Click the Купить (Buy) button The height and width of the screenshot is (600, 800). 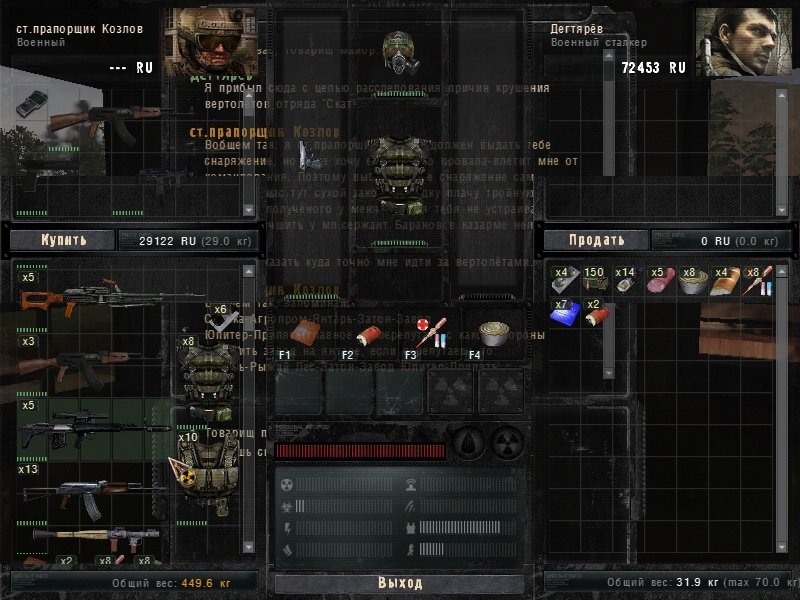click(x=62, y=240)
